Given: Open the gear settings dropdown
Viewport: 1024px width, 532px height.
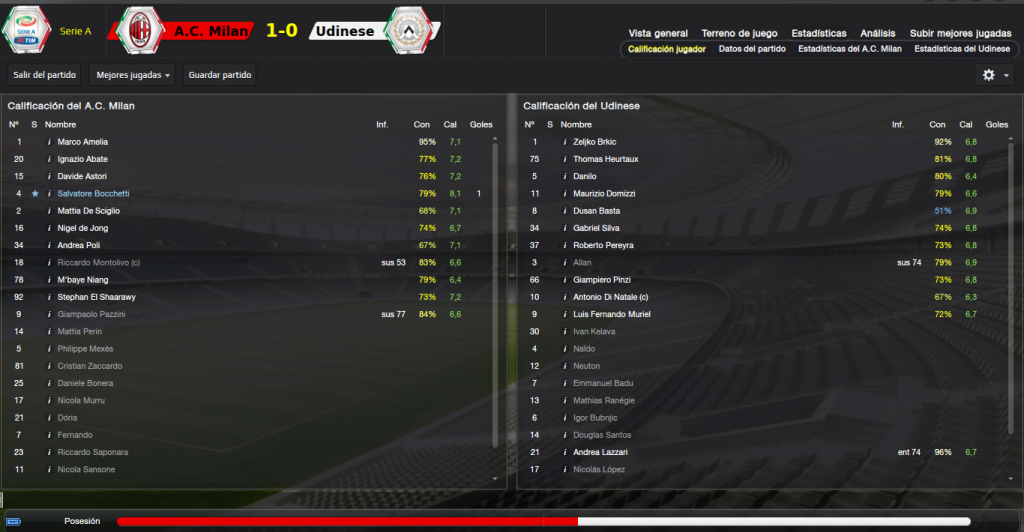Looking at the screenshot, I should [994, 75].
